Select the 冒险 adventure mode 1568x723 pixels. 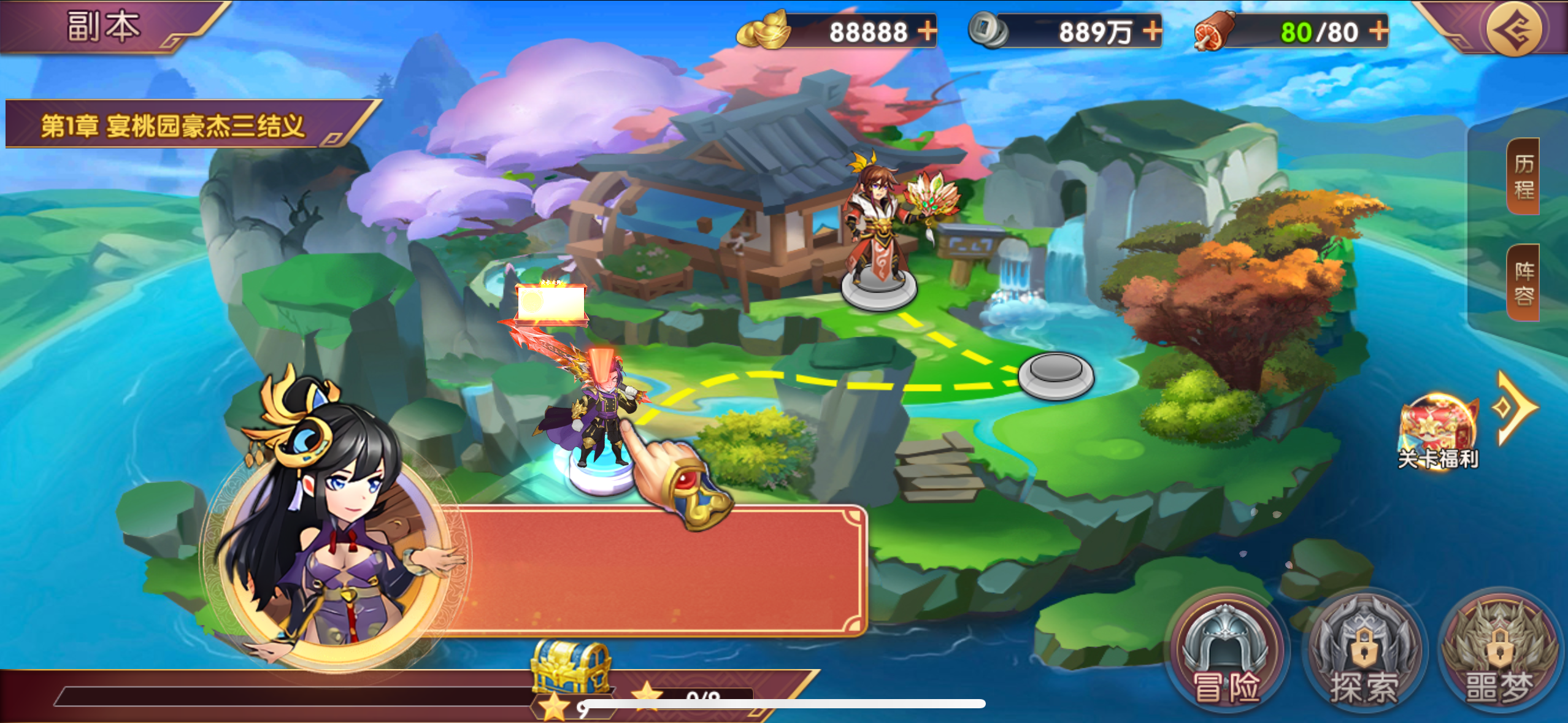click(1226, 653)
